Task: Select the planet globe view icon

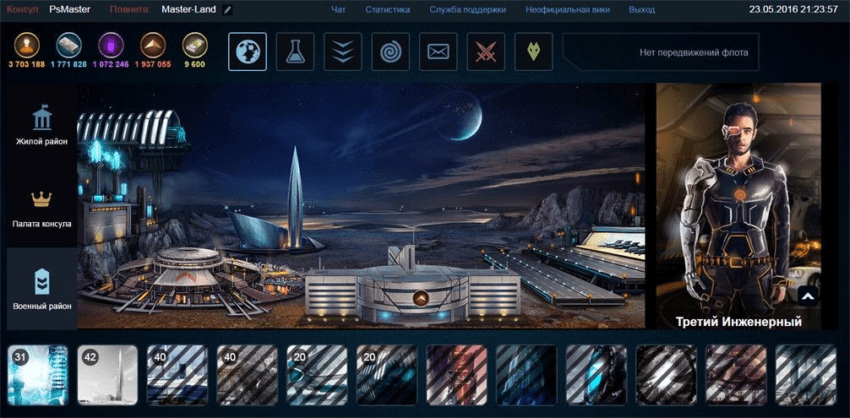Action: click(247, 52)
